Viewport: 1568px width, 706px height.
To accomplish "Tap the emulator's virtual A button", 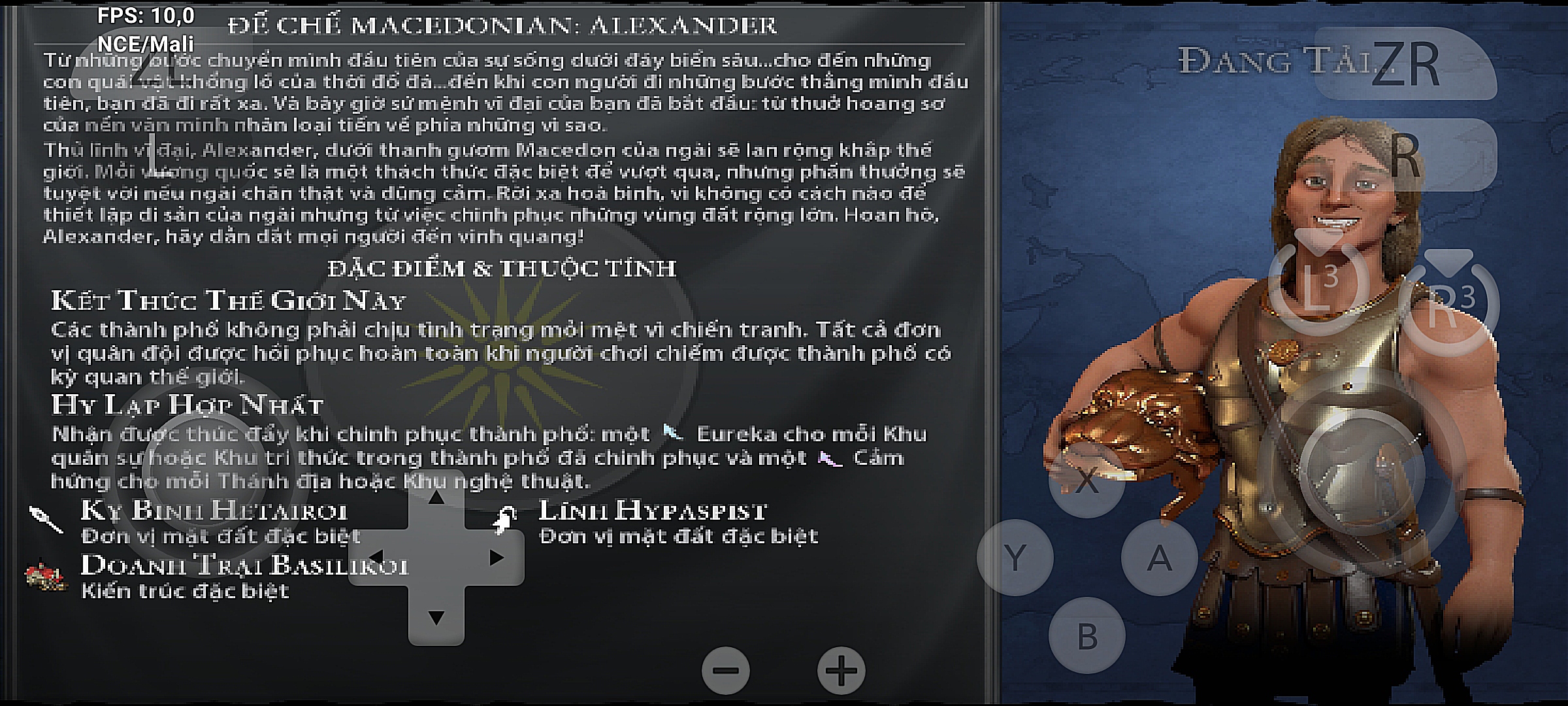I will [1159, 558].
